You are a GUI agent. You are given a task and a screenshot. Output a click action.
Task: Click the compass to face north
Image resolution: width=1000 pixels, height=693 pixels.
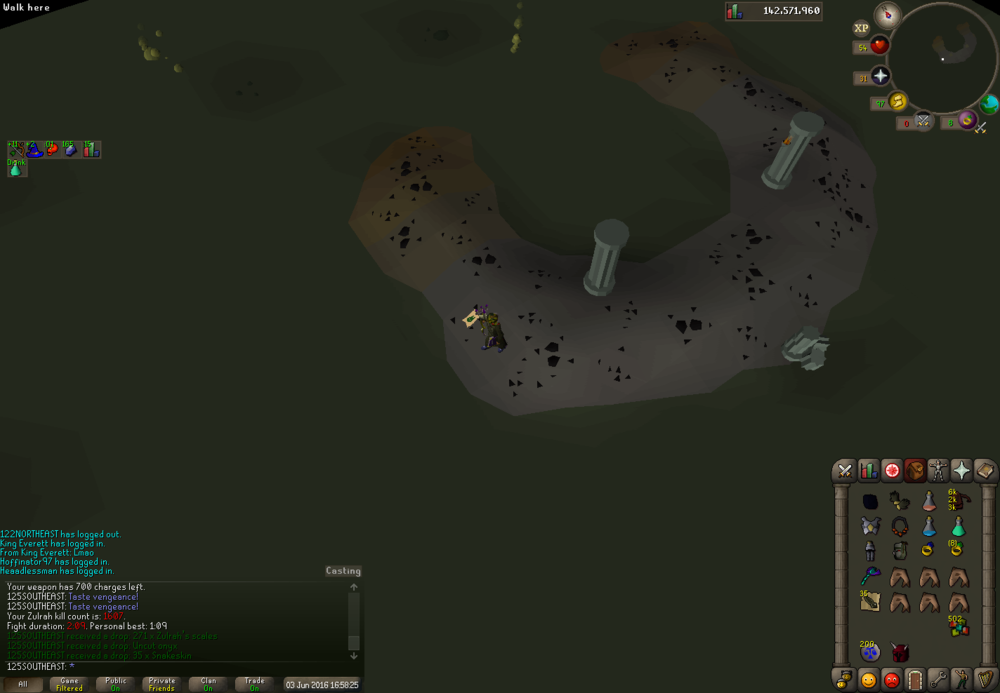888,15
